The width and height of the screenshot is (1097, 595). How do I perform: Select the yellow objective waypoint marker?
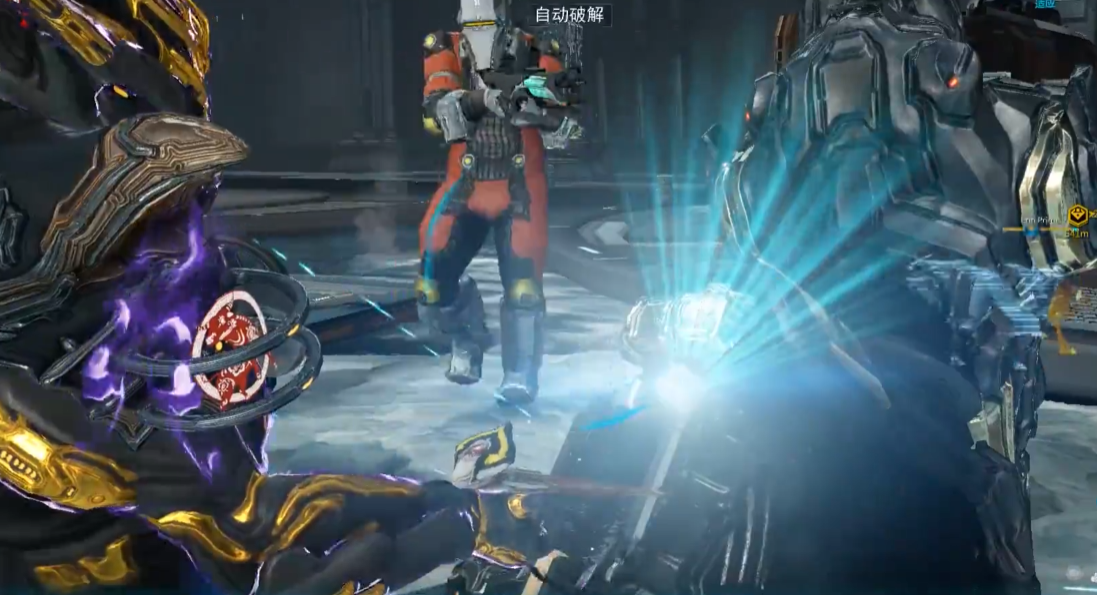[1077, 214]
